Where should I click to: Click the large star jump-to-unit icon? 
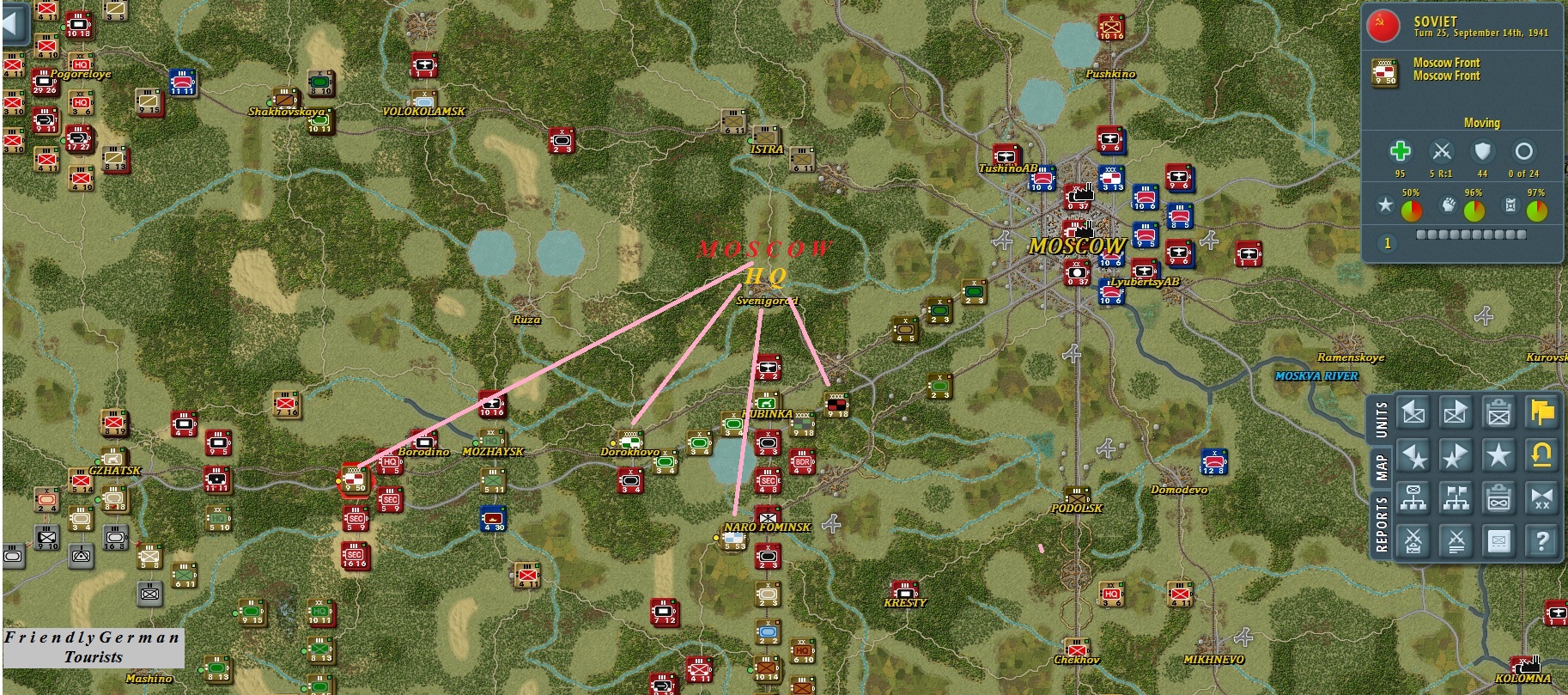(1498, 455)
